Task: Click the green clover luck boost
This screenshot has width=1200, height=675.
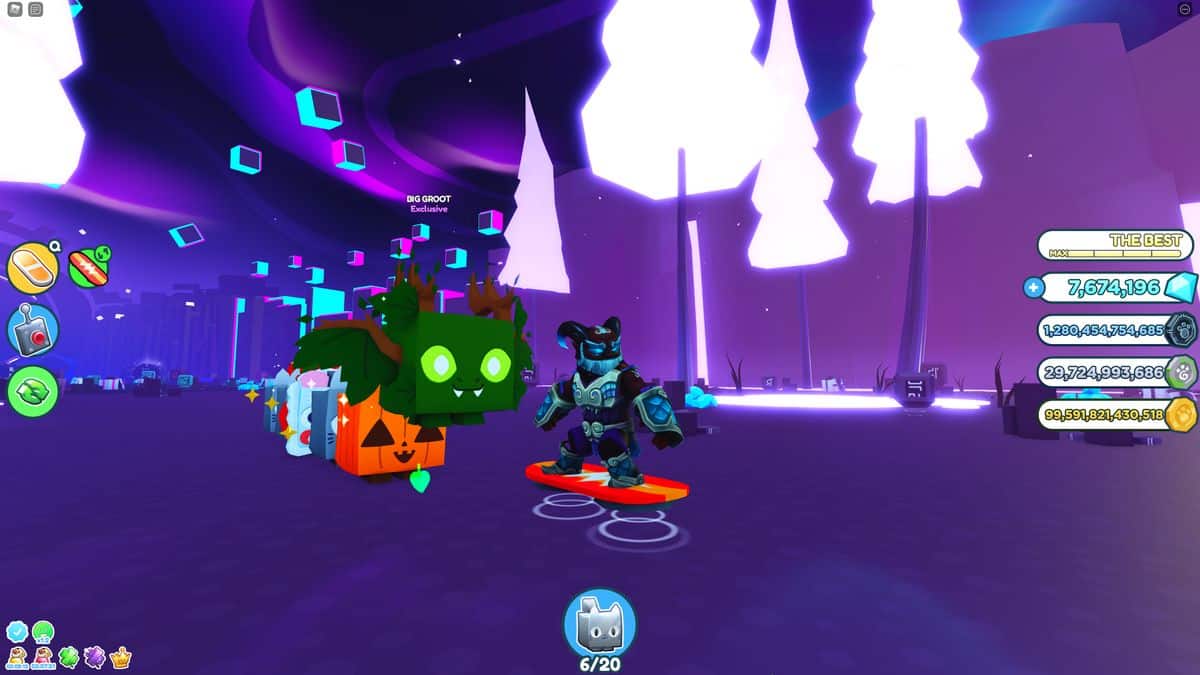Action: [69, 657]
